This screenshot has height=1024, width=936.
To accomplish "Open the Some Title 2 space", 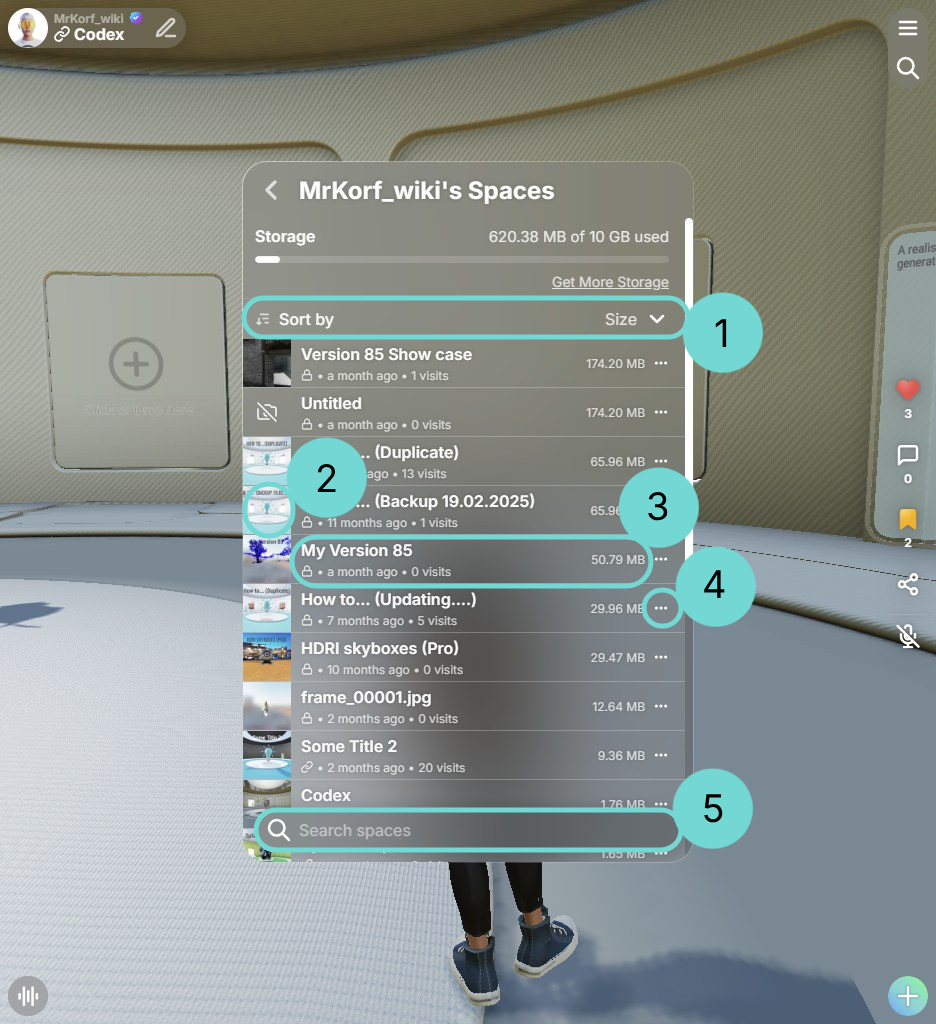I will 349,746.
